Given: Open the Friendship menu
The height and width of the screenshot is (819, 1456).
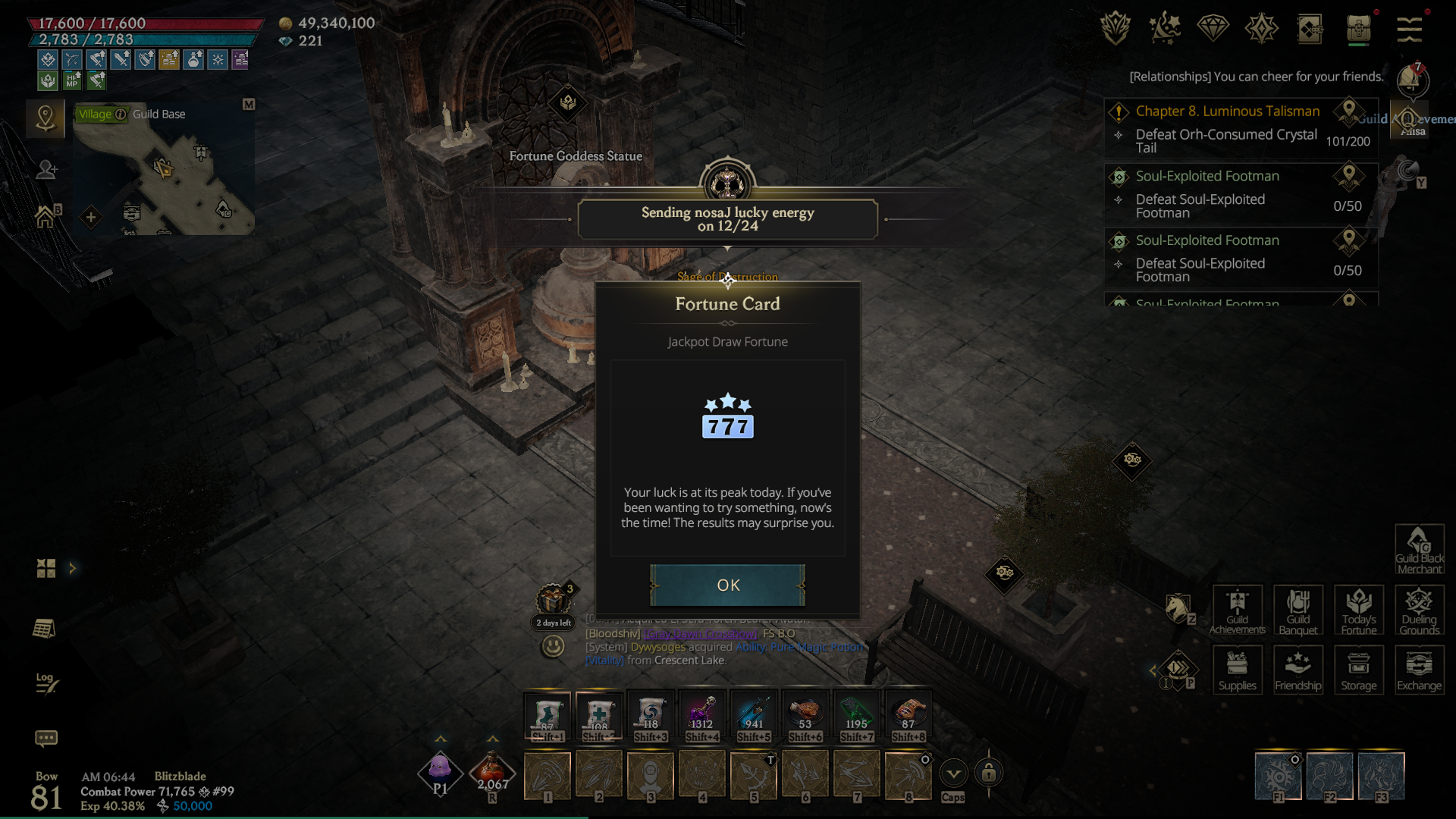Looking at the screenshot, I should [x=1298, y=670].
